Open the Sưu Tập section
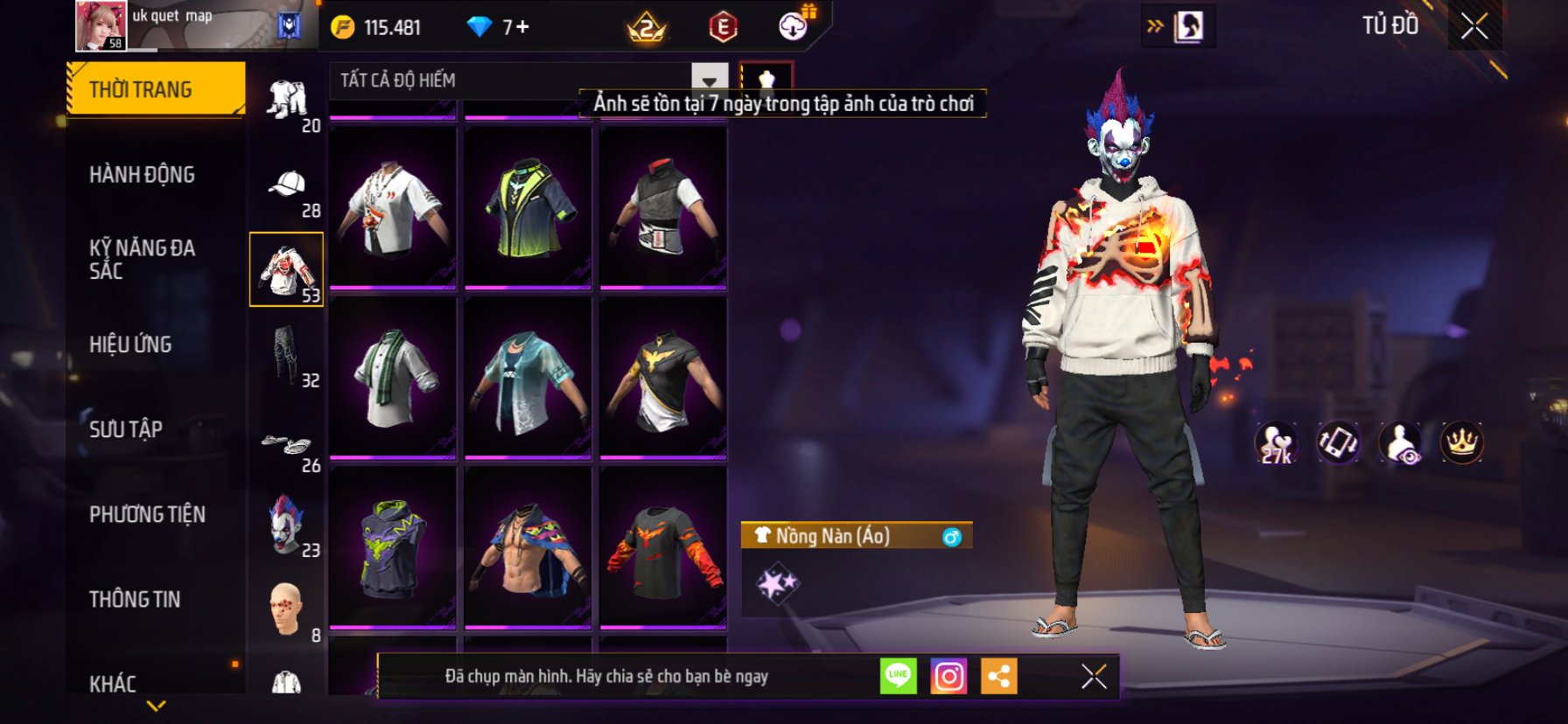This screenshot has width=1568, height=724. coord(126,429)
